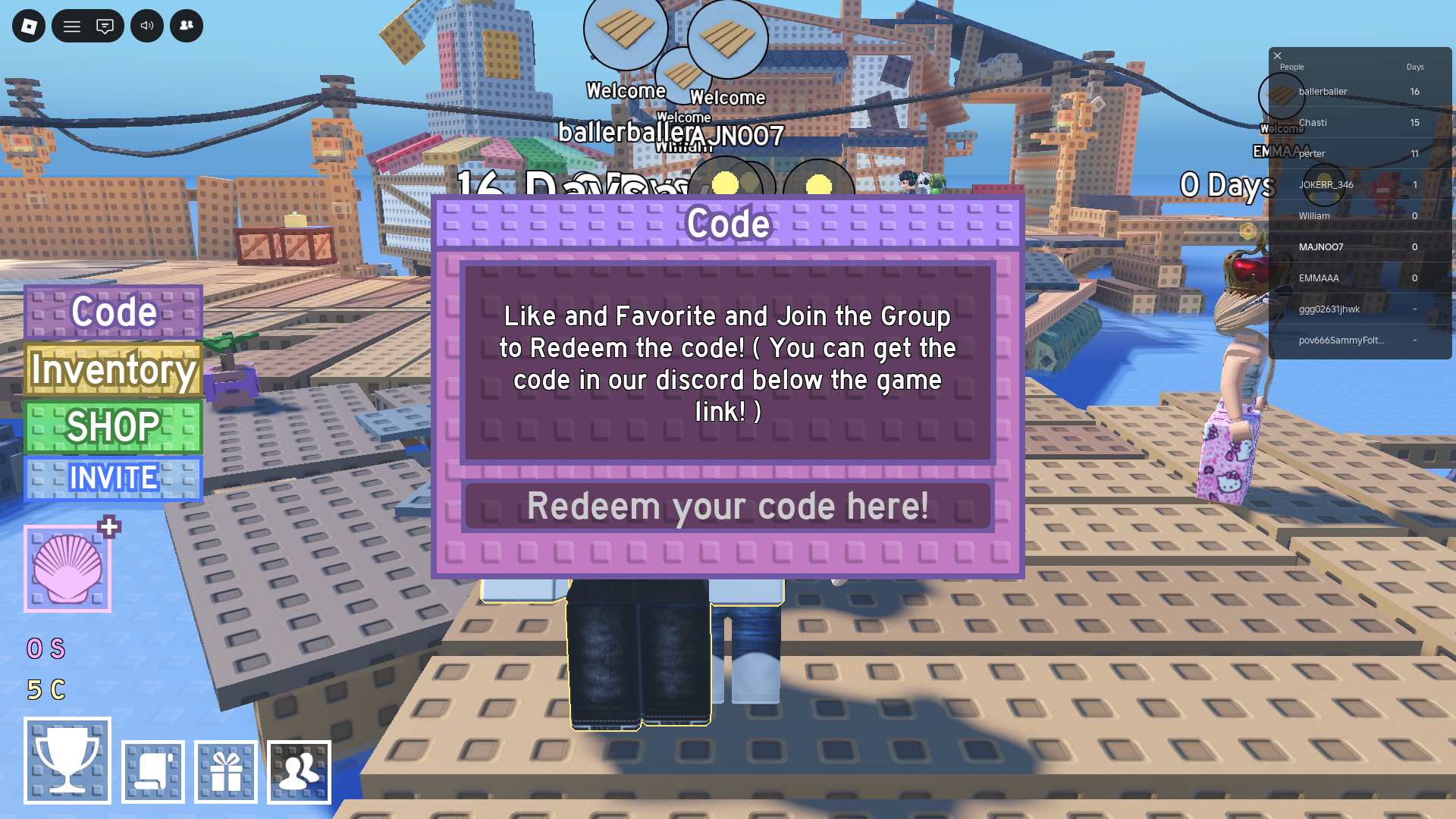
Task: Click the plus on the shell currency icon
Action: (108, 528)
